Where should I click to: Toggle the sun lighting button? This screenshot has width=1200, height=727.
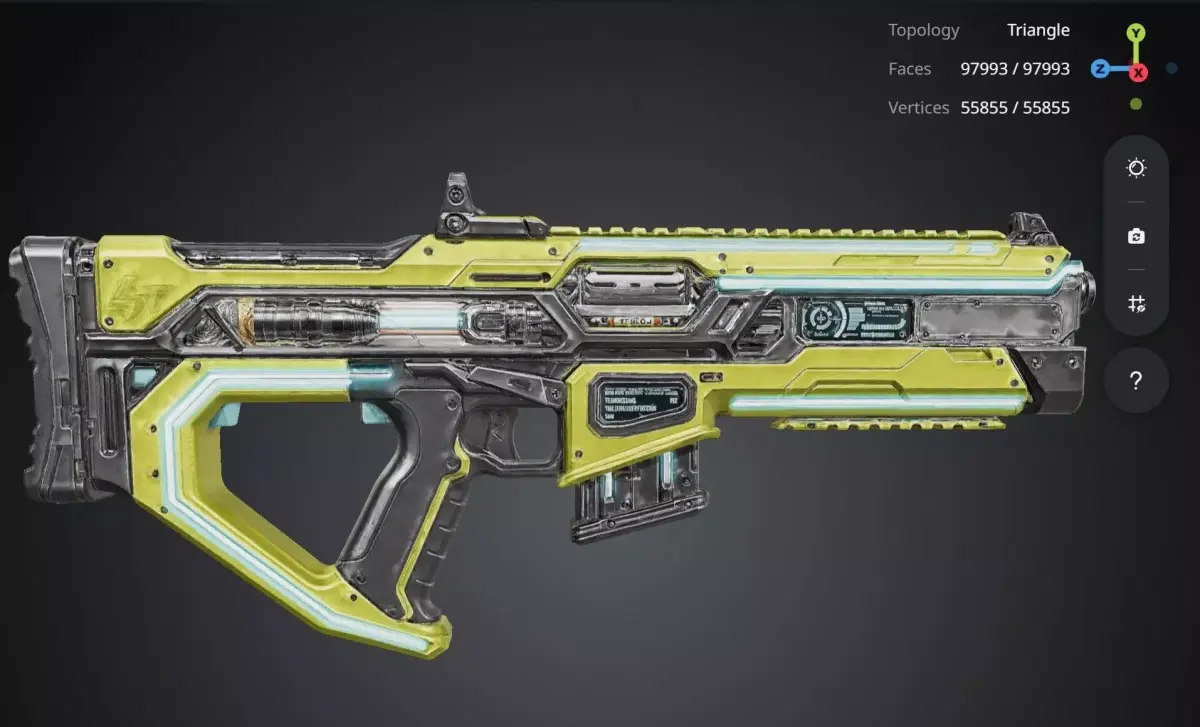pyautogui.click(x=1136, y=168)
